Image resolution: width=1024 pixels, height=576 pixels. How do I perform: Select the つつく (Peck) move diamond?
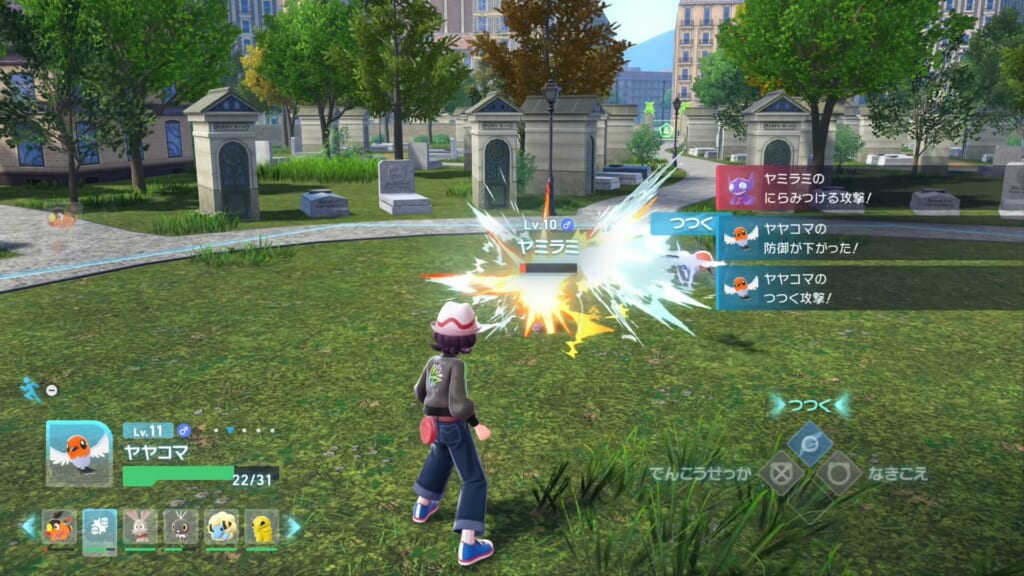point(810,442)
